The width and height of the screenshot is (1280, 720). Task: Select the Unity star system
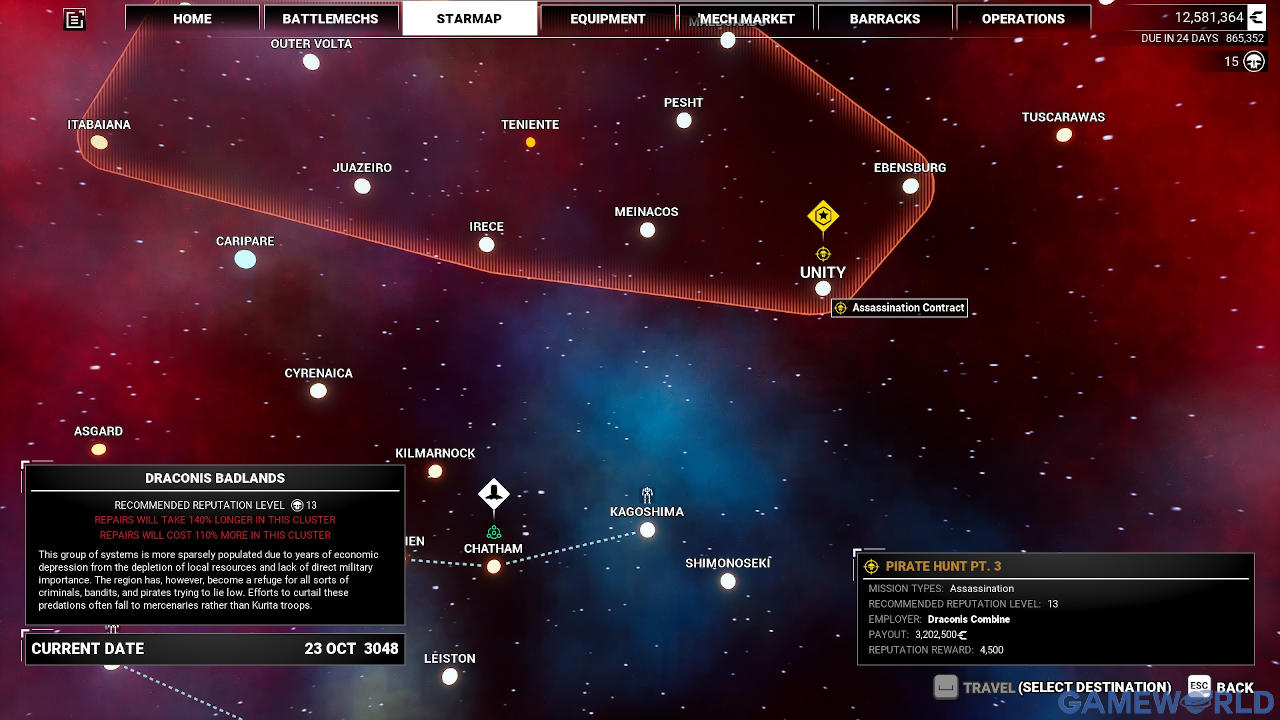coord(822,288)
